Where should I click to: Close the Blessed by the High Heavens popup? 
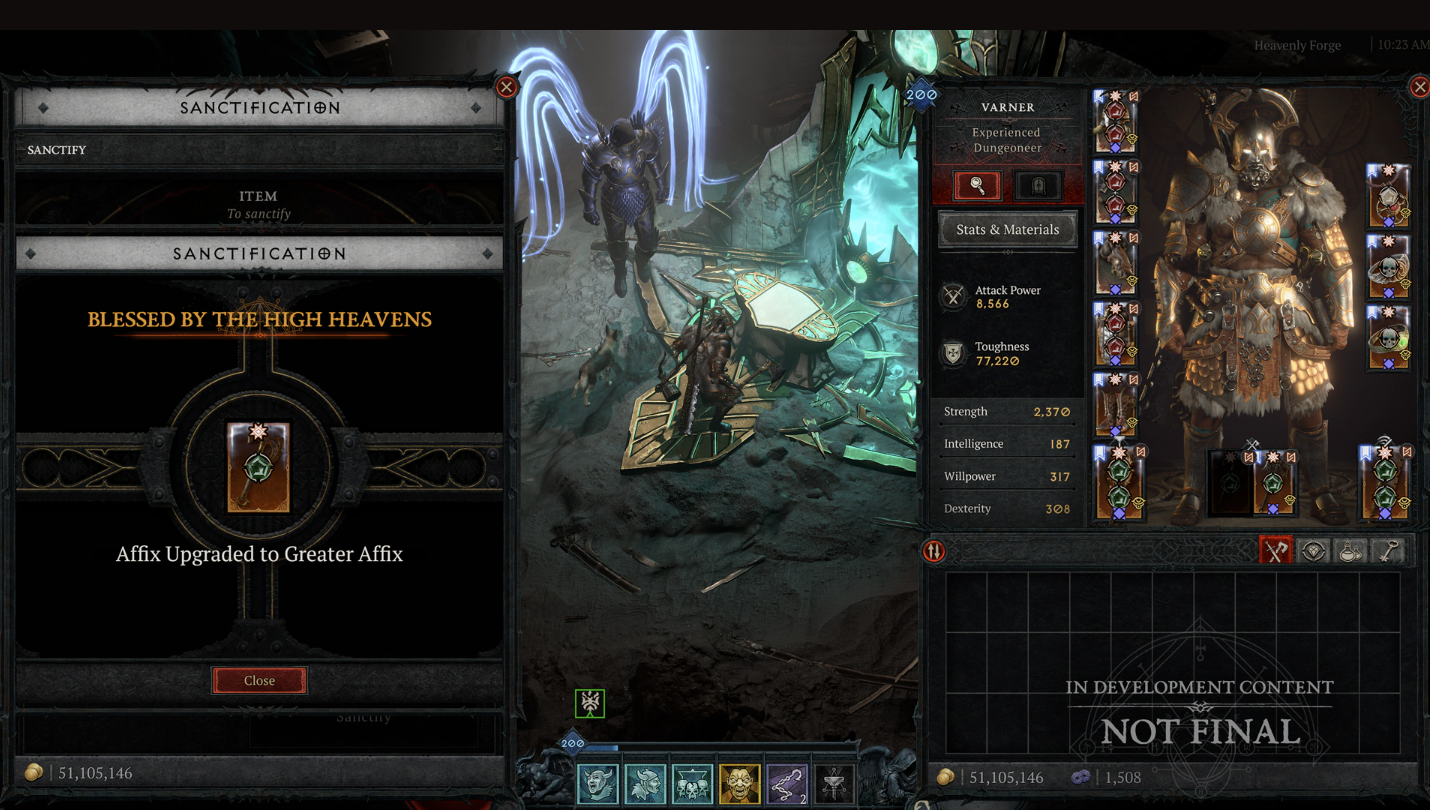(x=259, y=680)
